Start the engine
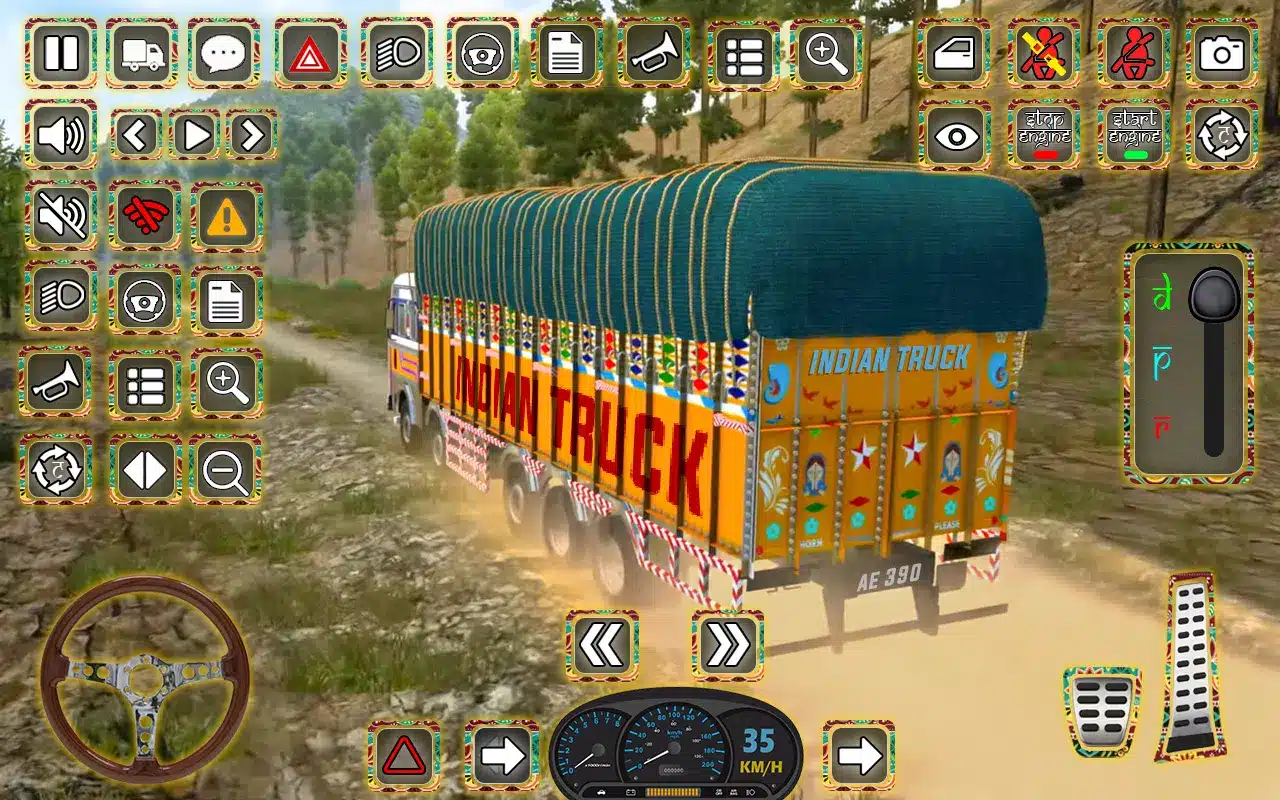 pos(1134,135)
